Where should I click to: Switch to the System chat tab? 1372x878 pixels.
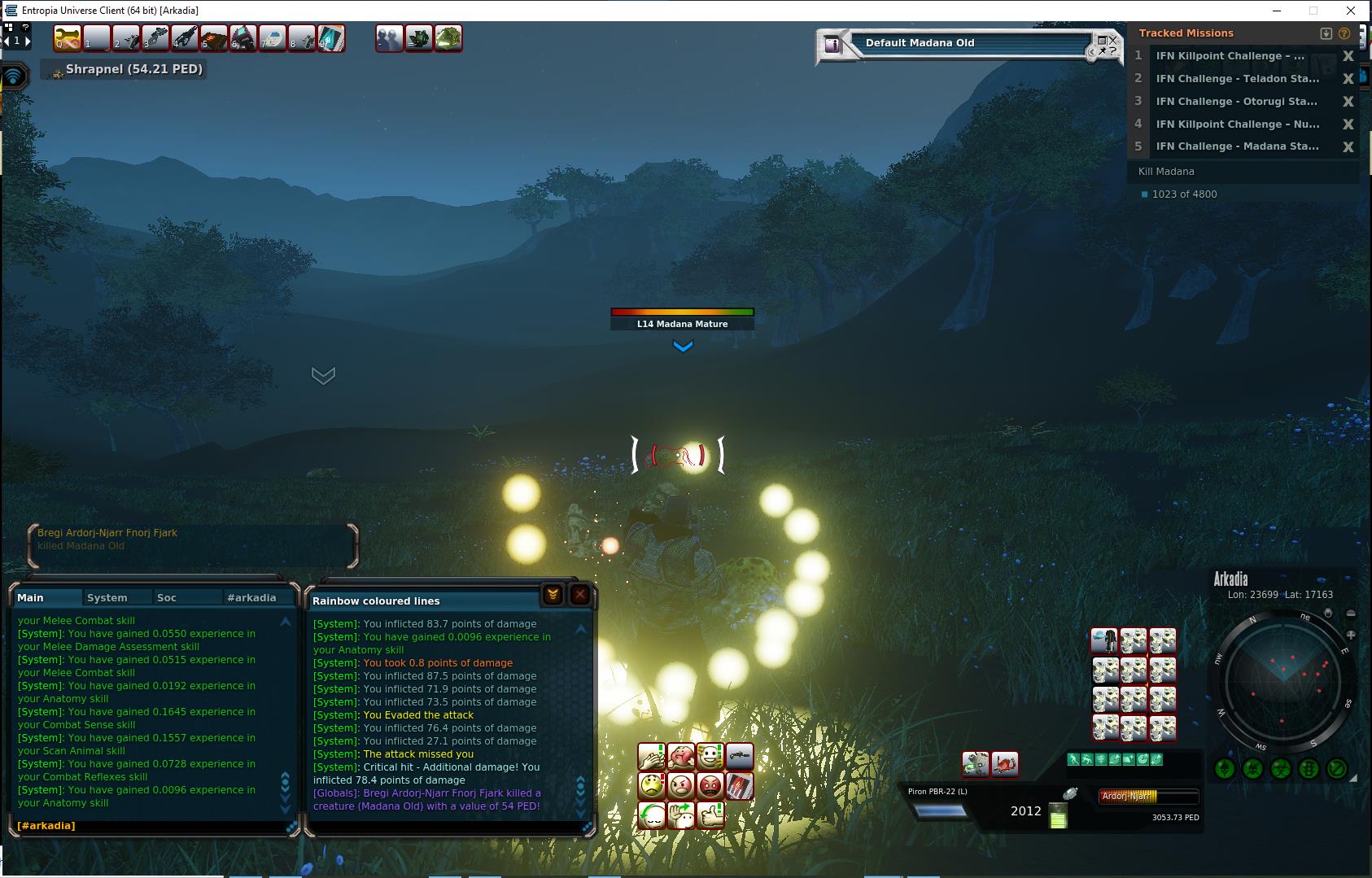(x=107, y=597)
